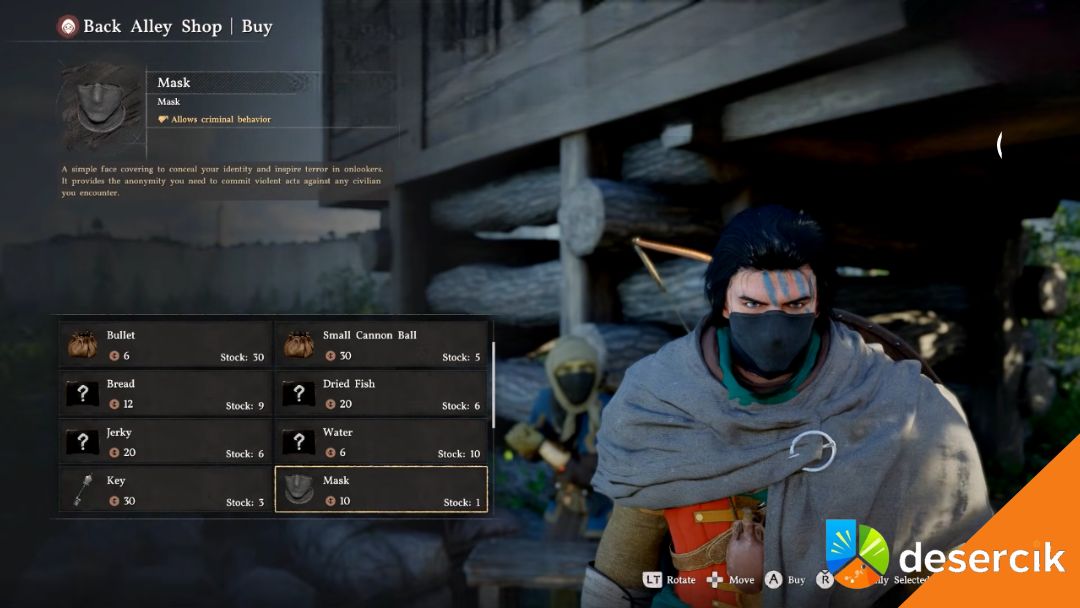Click the Back Alley Shop header icon
1080x608 pixels.
click(x=68, y=27)
